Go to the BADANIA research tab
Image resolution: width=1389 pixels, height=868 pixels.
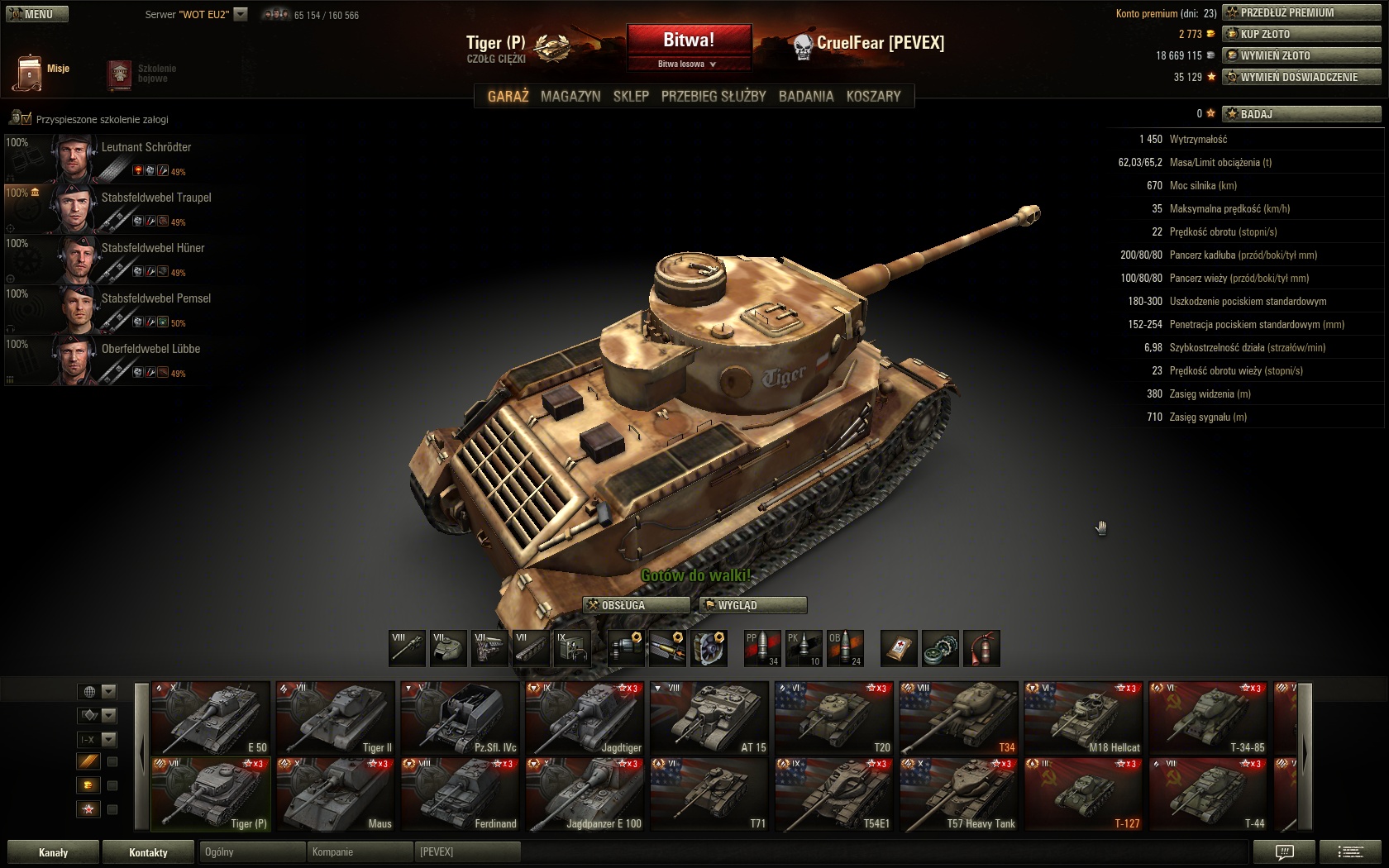(806, 96)
